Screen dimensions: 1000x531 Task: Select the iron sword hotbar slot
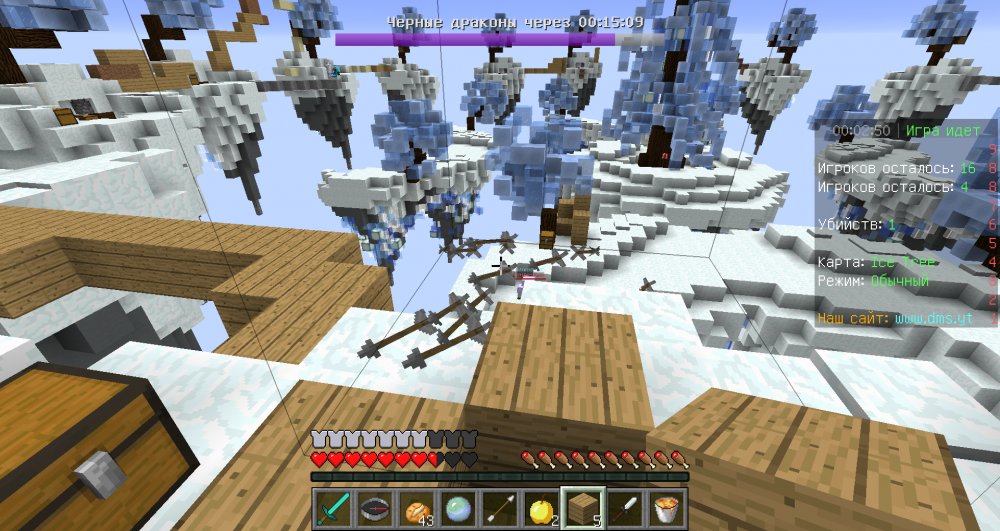pyautogui.click(x=622, y=508)
